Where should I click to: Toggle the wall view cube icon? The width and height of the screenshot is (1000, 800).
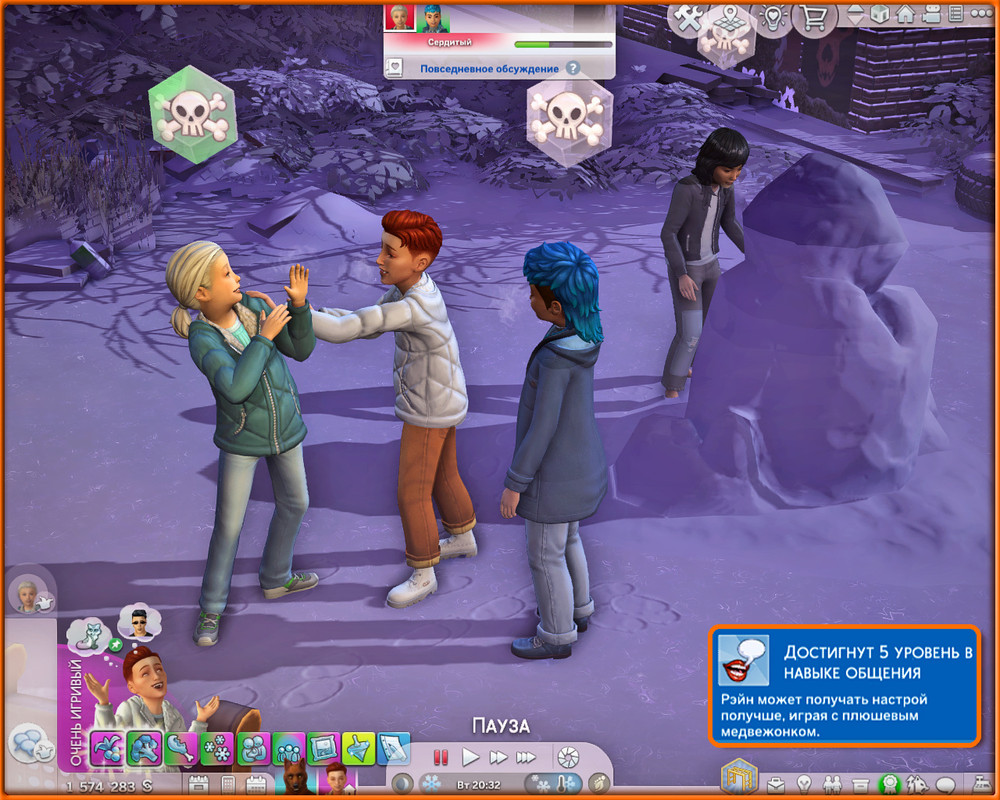tap(880, 16)
